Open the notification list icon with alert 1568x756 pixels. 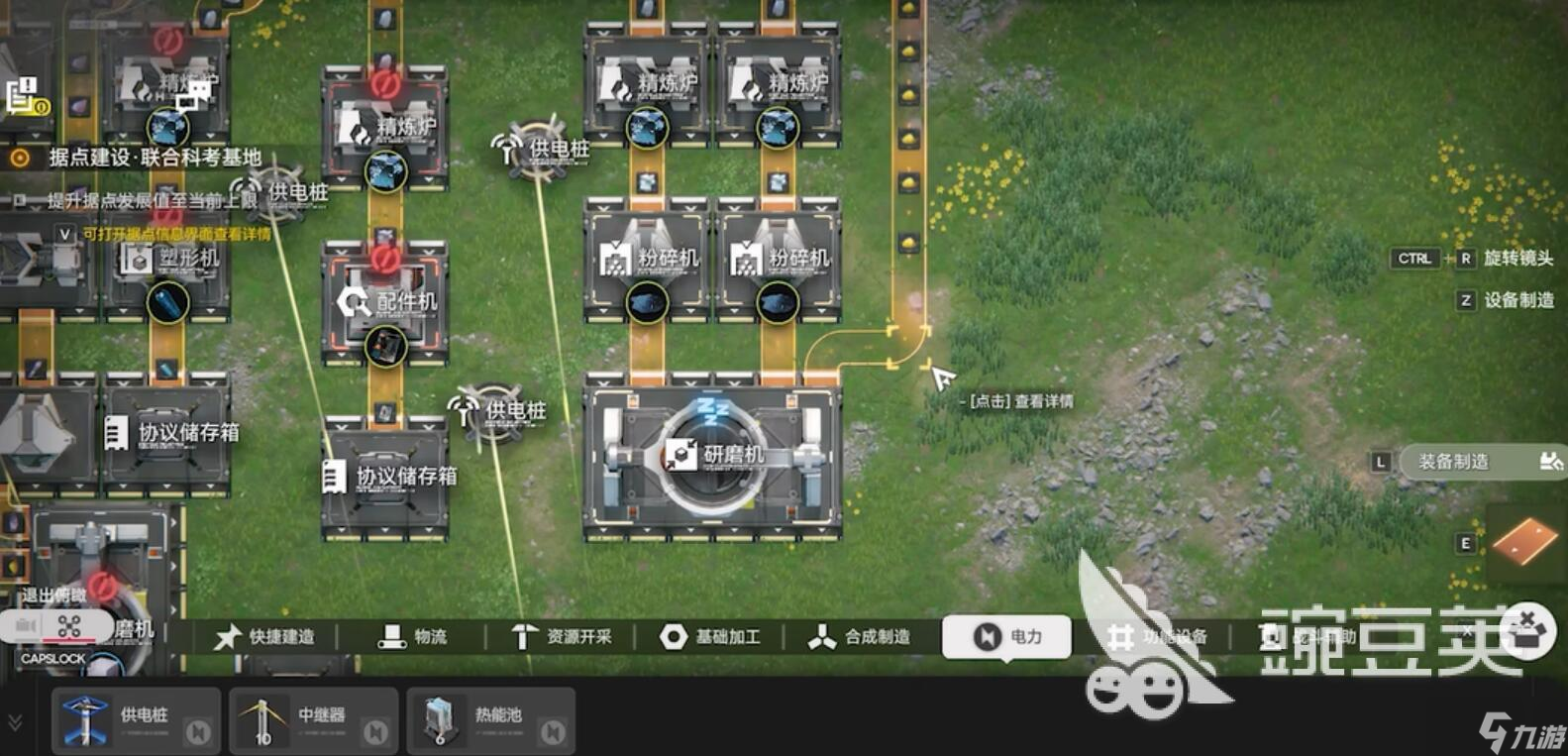pyautogui.click(x=25, y=96)
